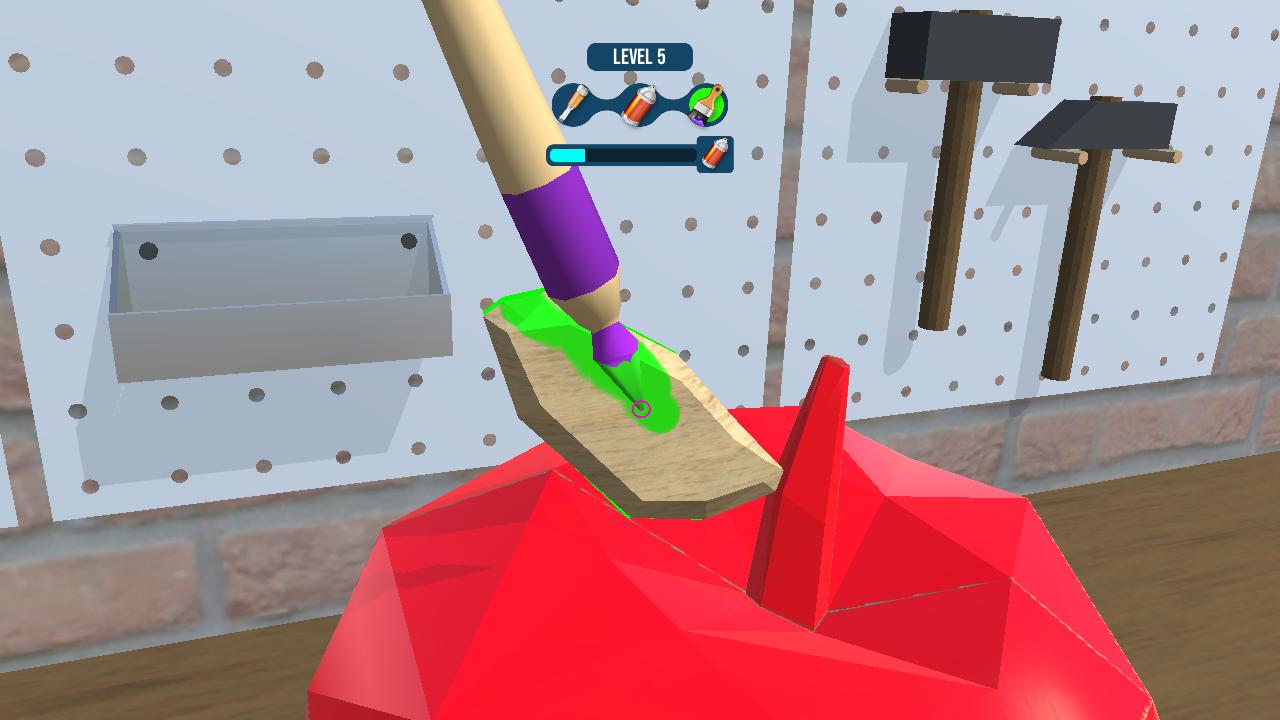Click the spray can icon beside the progress bar
The width and height of the screenshot is (1280, 720).
tap(714, 156)
